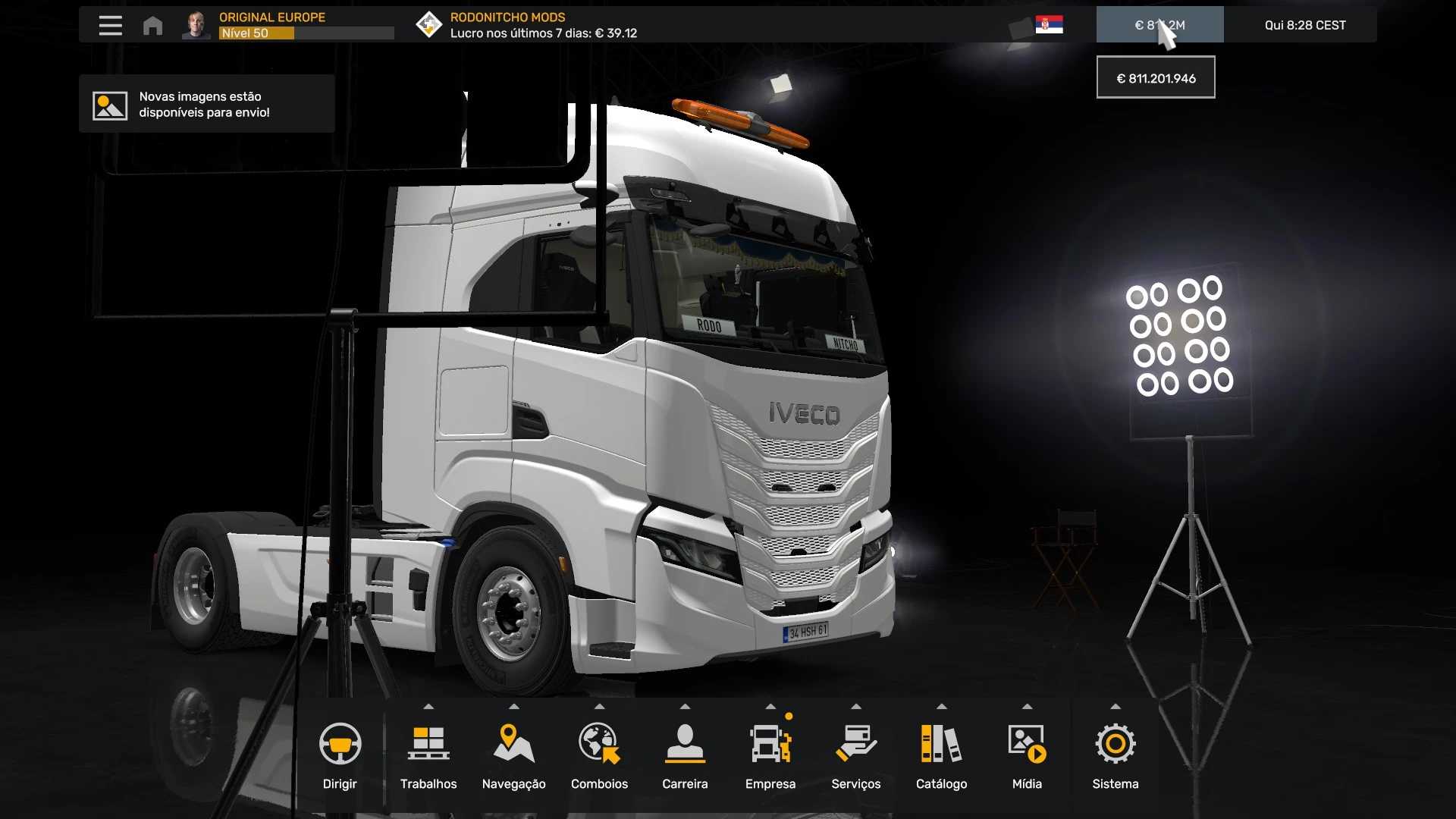The image size is (1456, 819).
Task: Go to the home screen icon
Action: coord(152,26)
